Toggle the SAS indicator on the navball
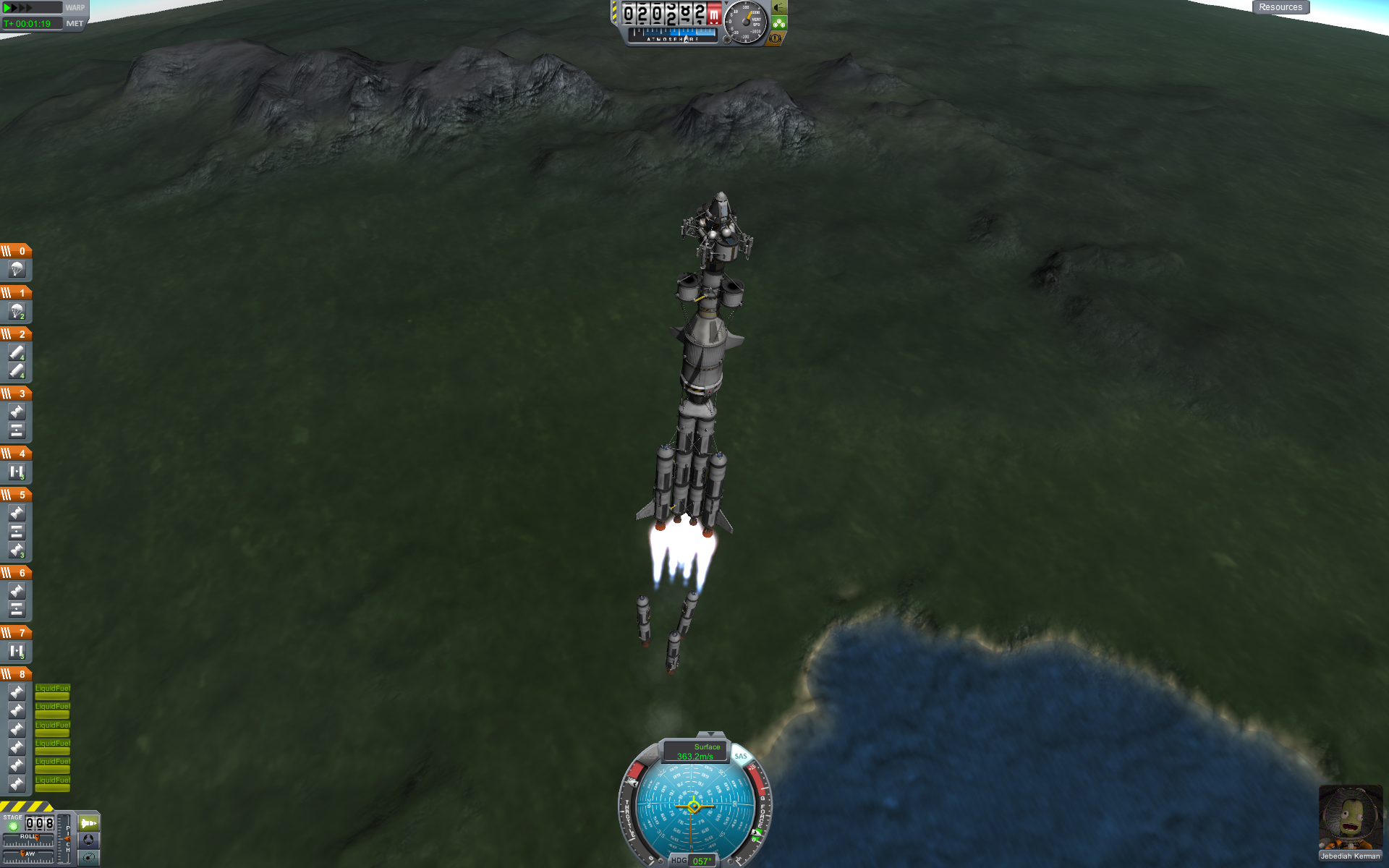1389x868 pixels. [x=741, y=756]
